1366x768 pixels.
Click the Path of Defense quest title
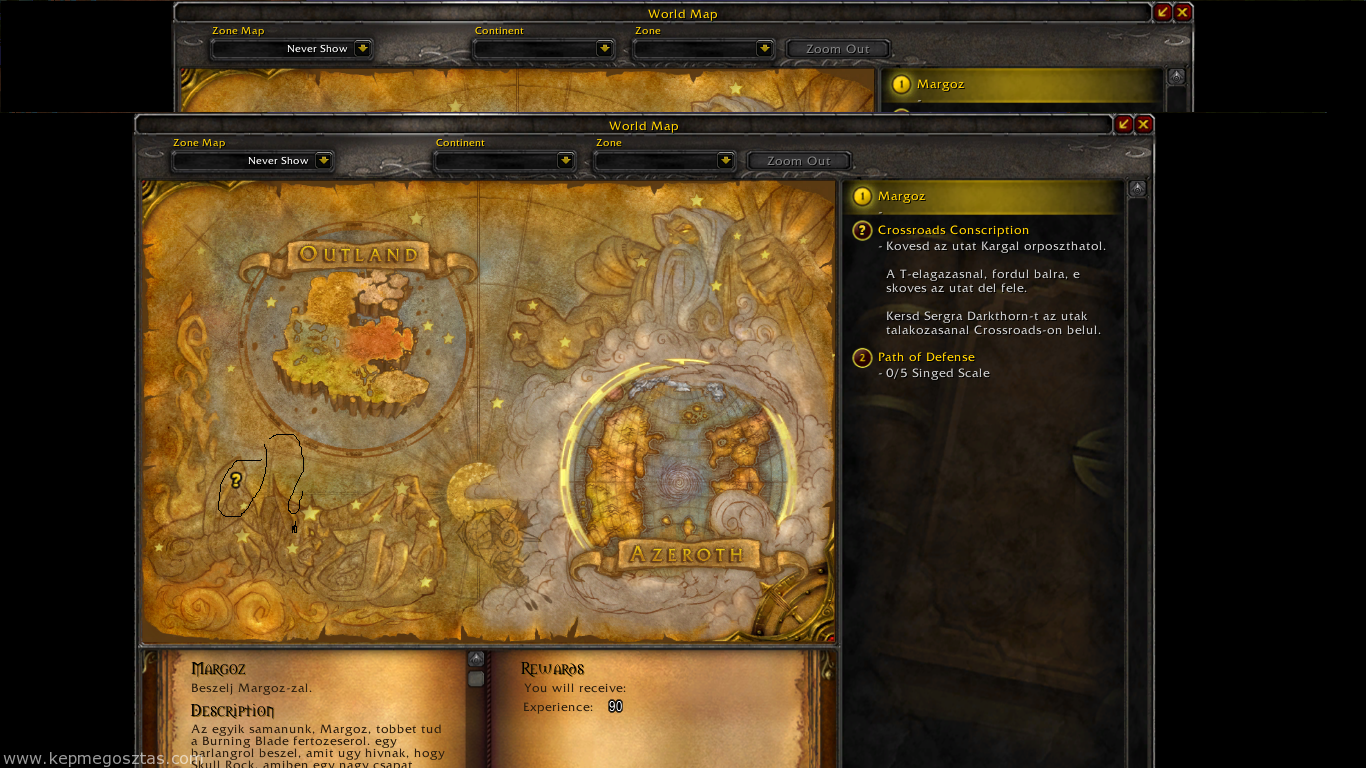926,357
